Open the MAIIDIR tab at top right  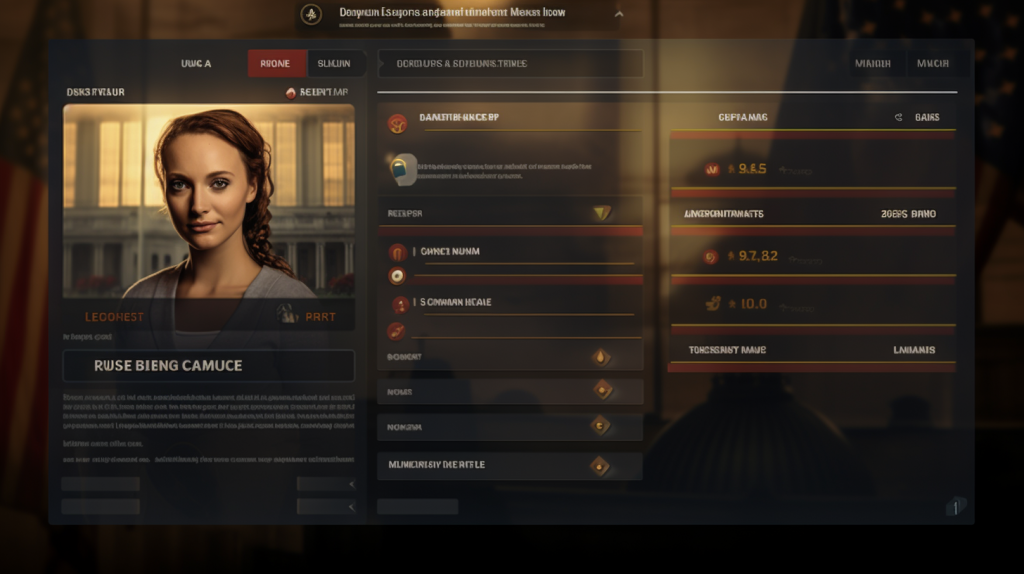873,63
